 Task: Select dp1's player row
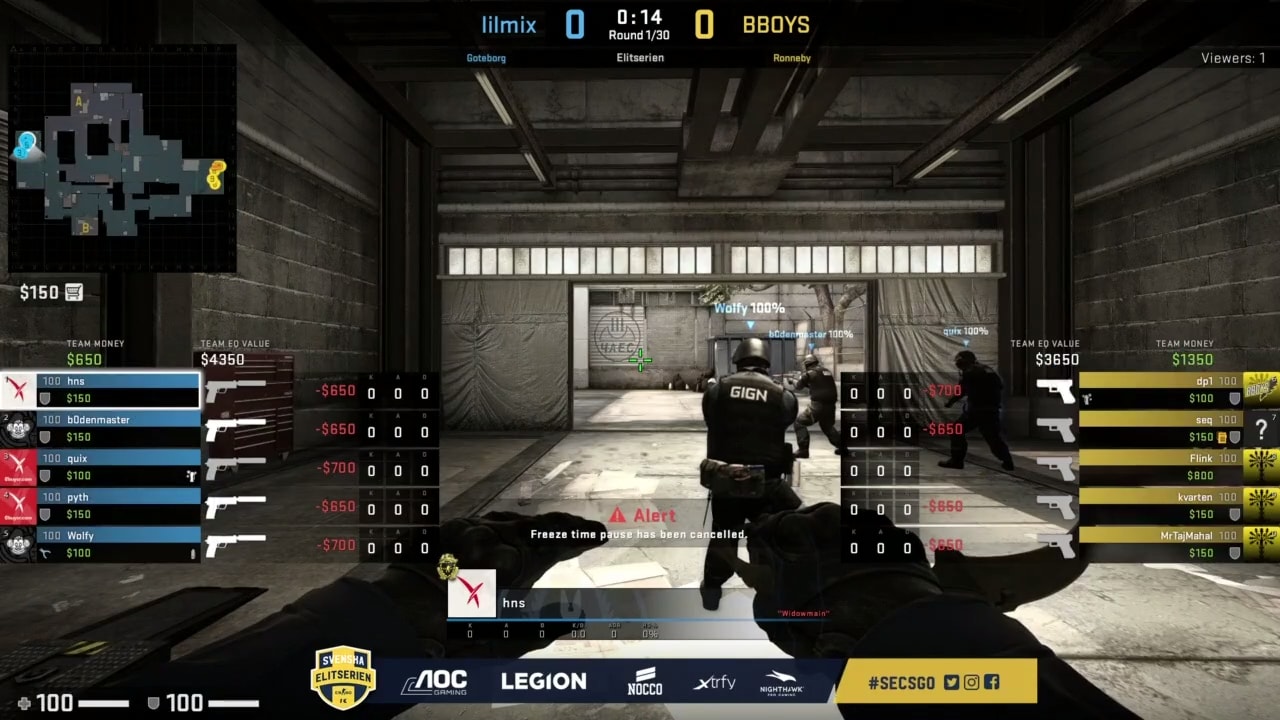pyautogui.click(x=1160, y=390)
